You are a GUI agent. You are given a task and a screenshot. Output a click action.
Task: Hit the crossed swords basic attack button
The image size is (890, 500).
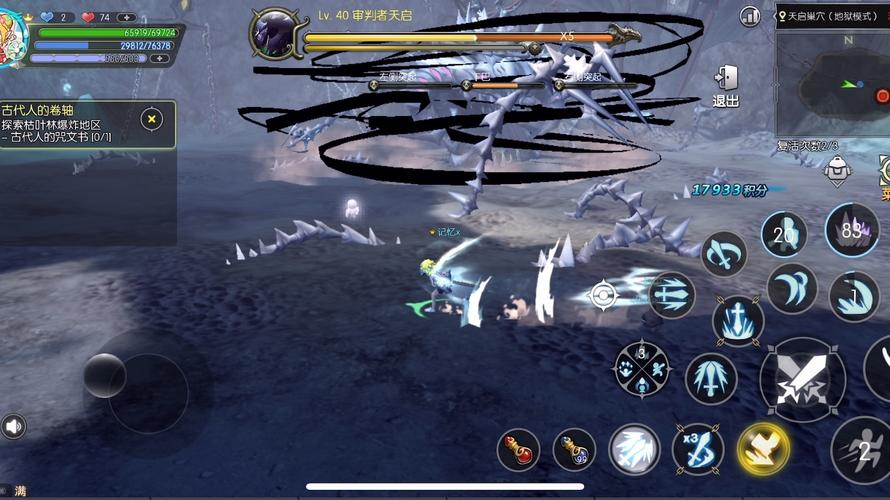[802, 380]
